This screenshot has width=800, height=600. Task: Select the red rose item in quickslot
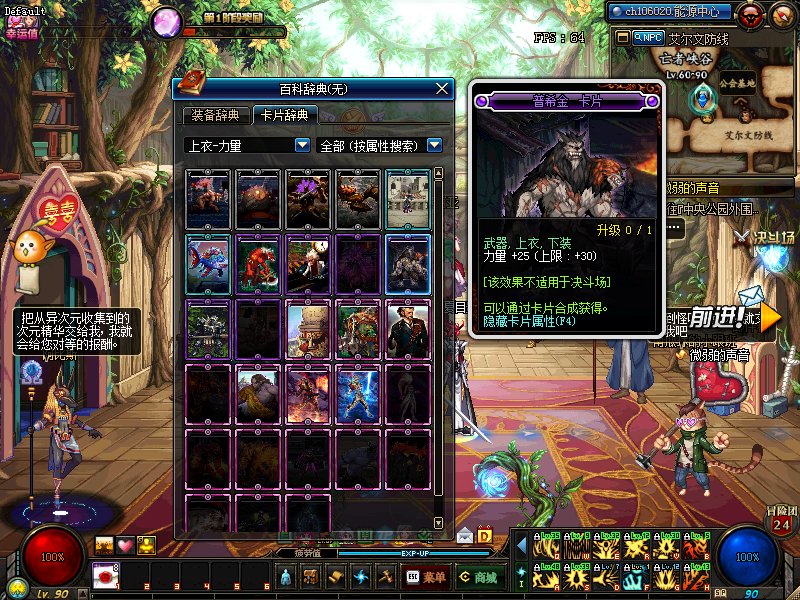(x=106, y=575)
